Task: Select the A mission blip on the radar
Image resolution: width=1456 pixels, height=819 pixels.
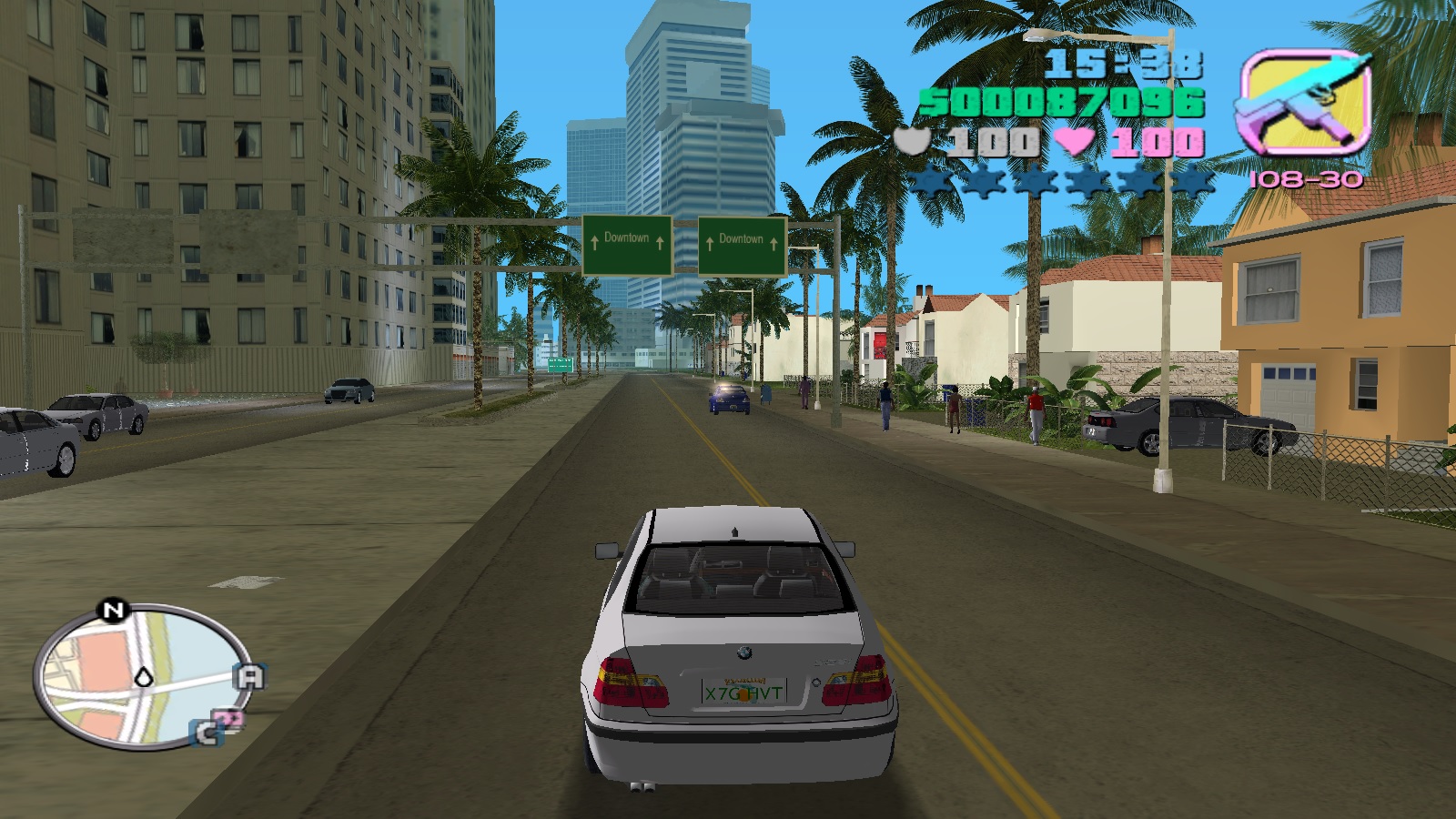Action: [x=250, y=676]
